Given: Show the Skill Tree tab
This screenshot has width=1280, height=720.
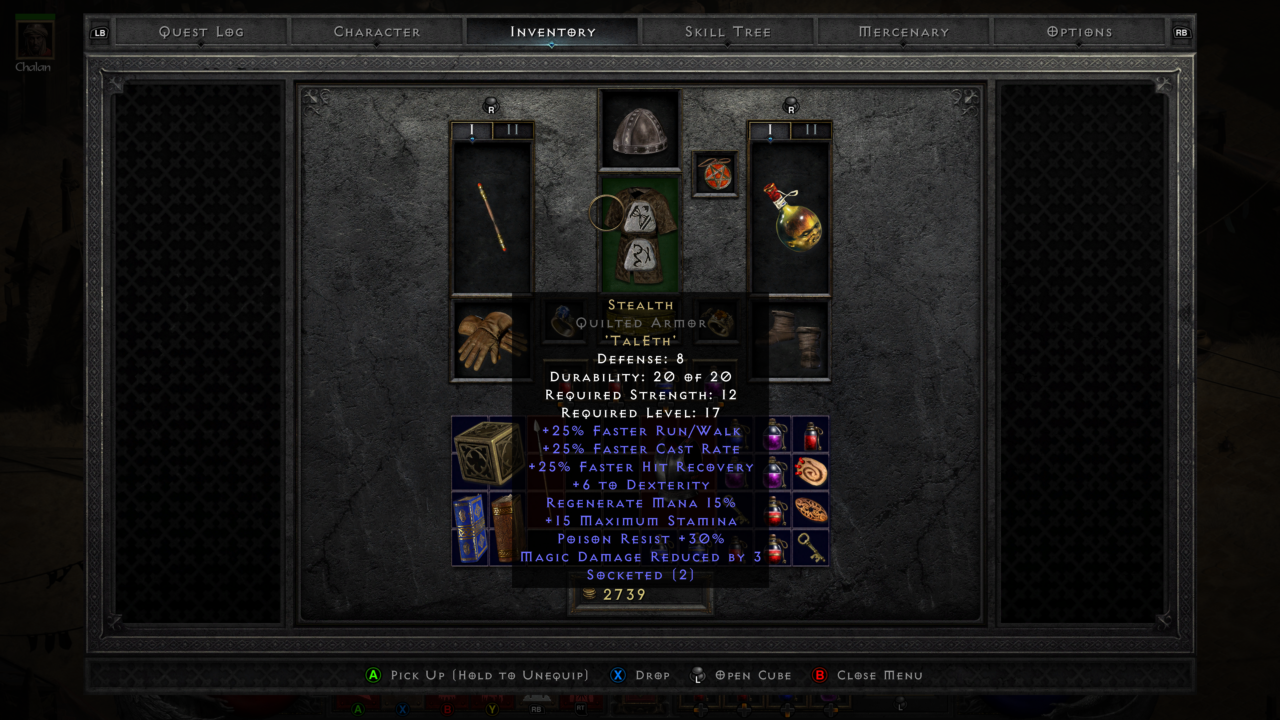Looking at the screenshot, I should pyautogui.click(x=728, y=32).
